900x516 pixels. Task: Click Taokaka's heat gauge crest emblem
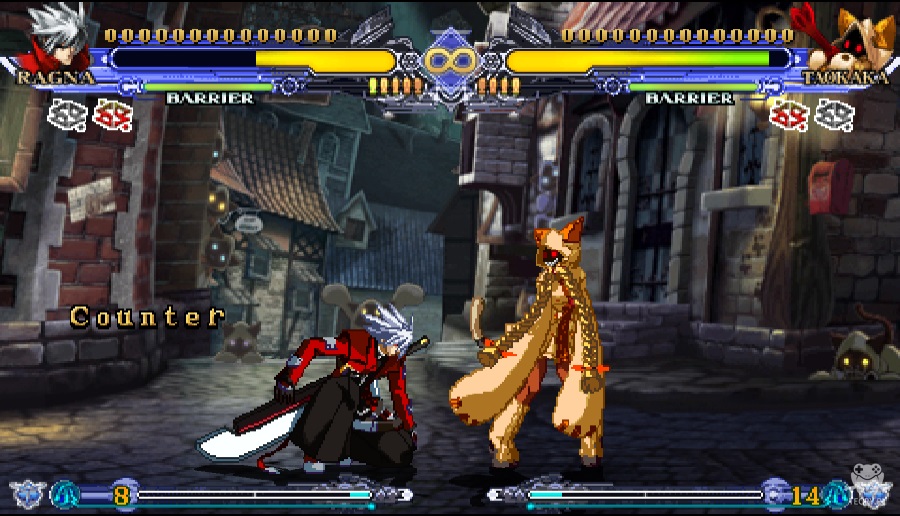click(870, 493)
